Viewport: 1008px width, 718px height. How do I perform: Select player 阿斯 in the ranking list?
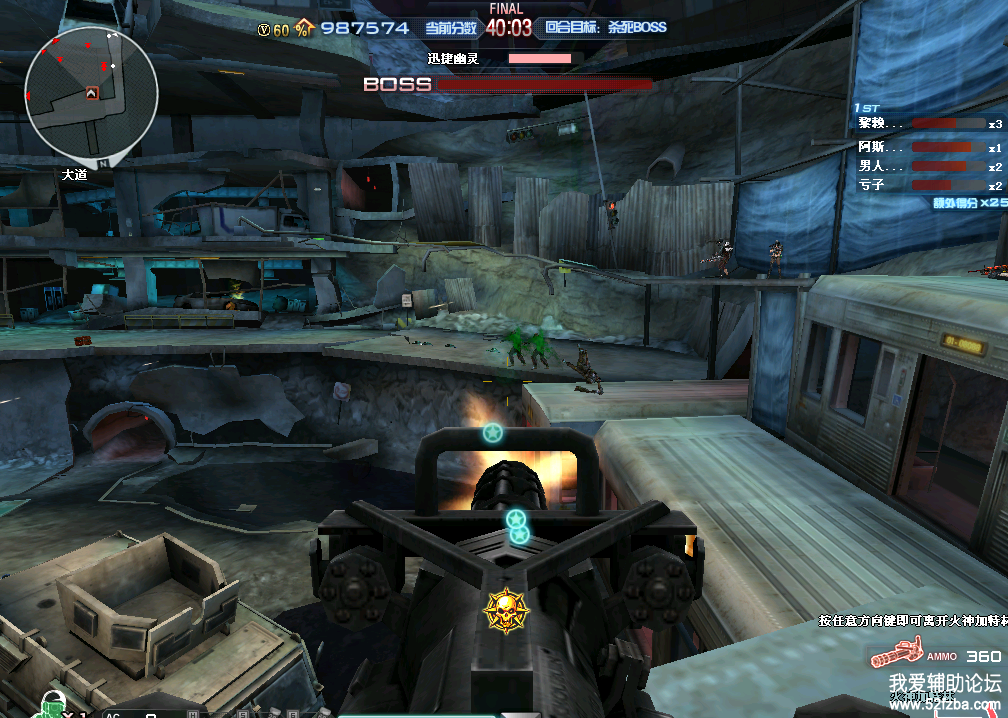click(872, 146)
